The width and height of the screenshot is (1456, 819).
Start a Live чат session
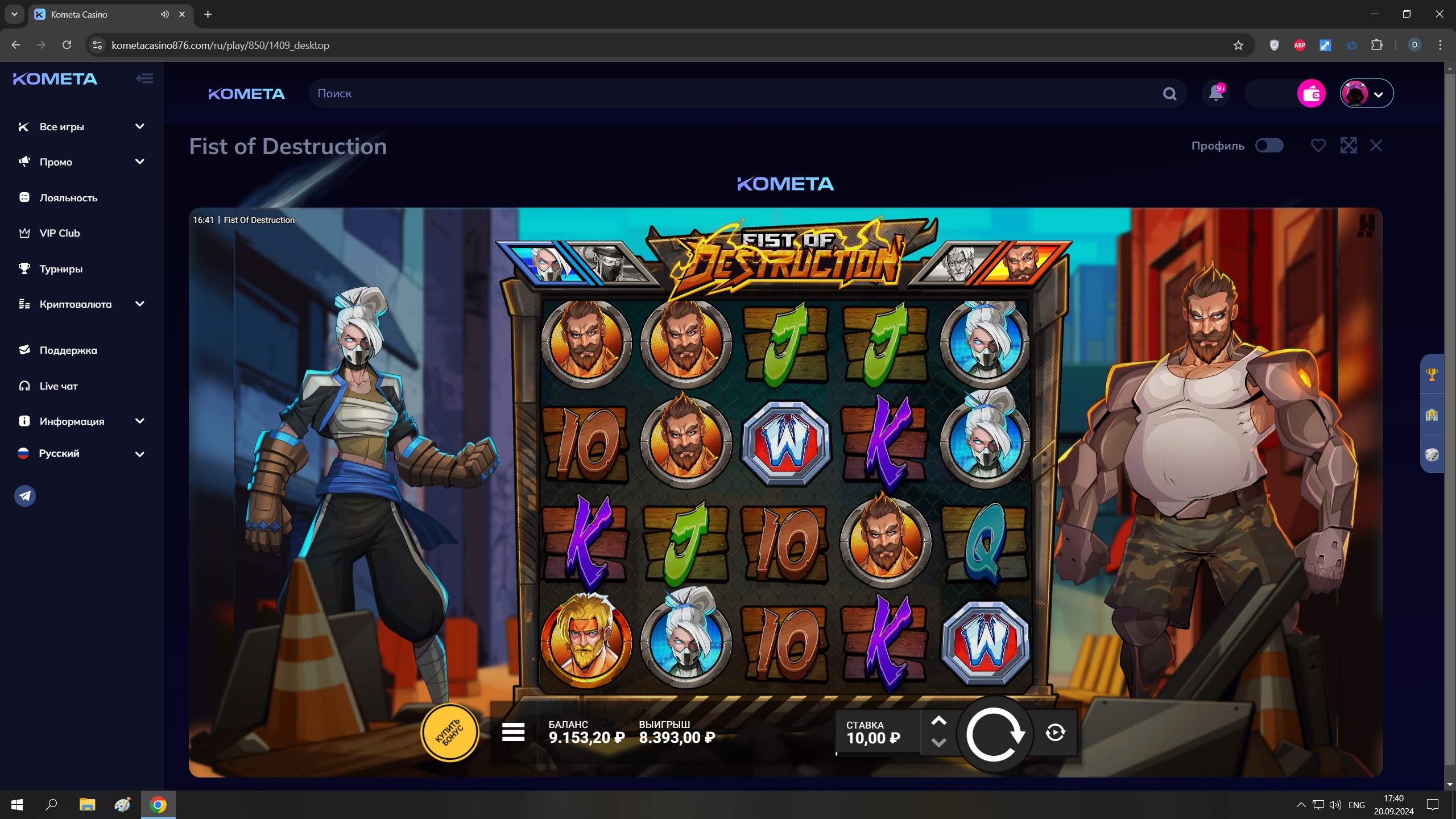(x=58, y=386)
